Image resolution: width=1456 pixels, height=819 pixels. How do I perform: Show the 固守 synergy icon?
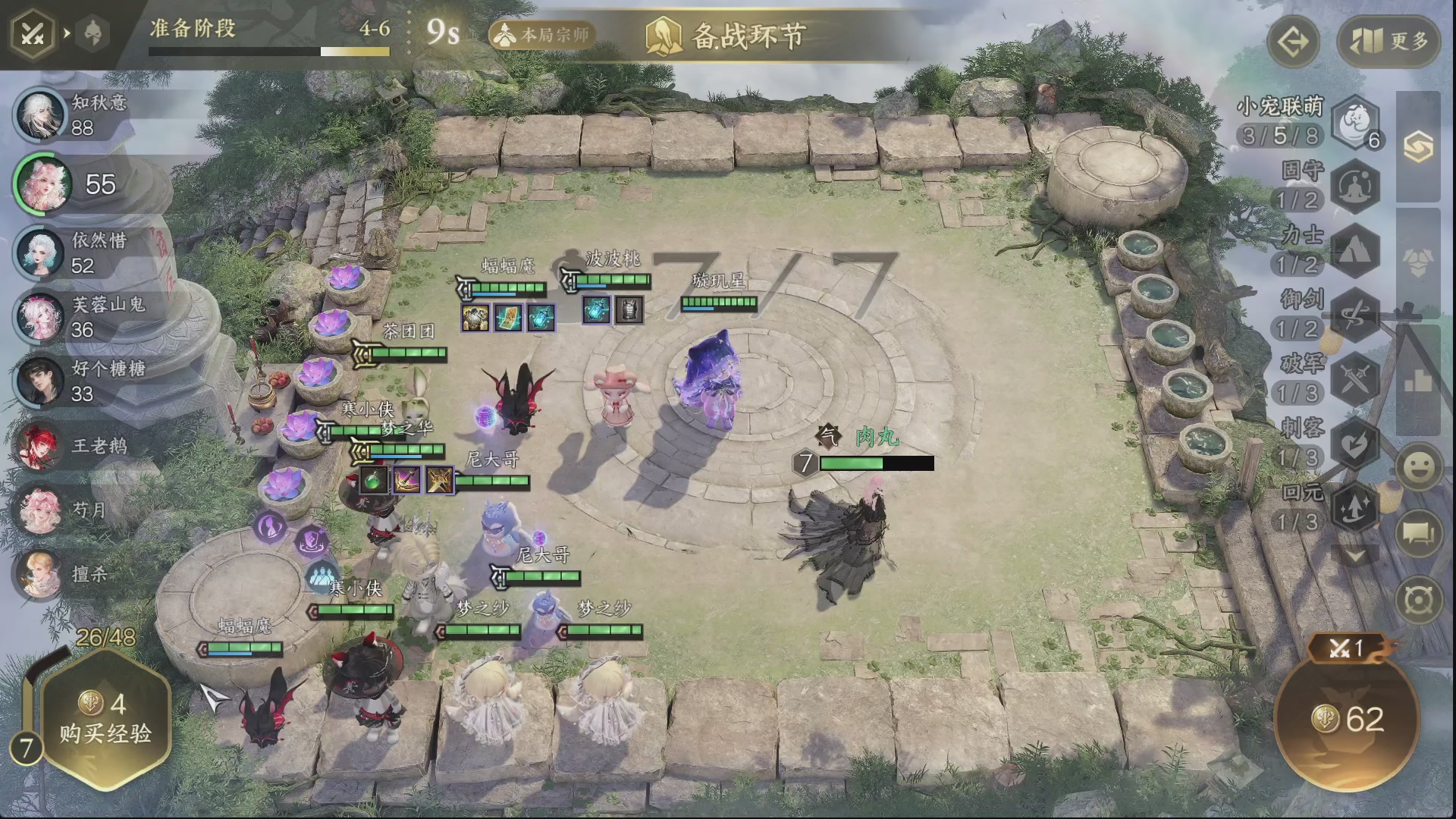pyautogui.click(x=1356, y=186)
